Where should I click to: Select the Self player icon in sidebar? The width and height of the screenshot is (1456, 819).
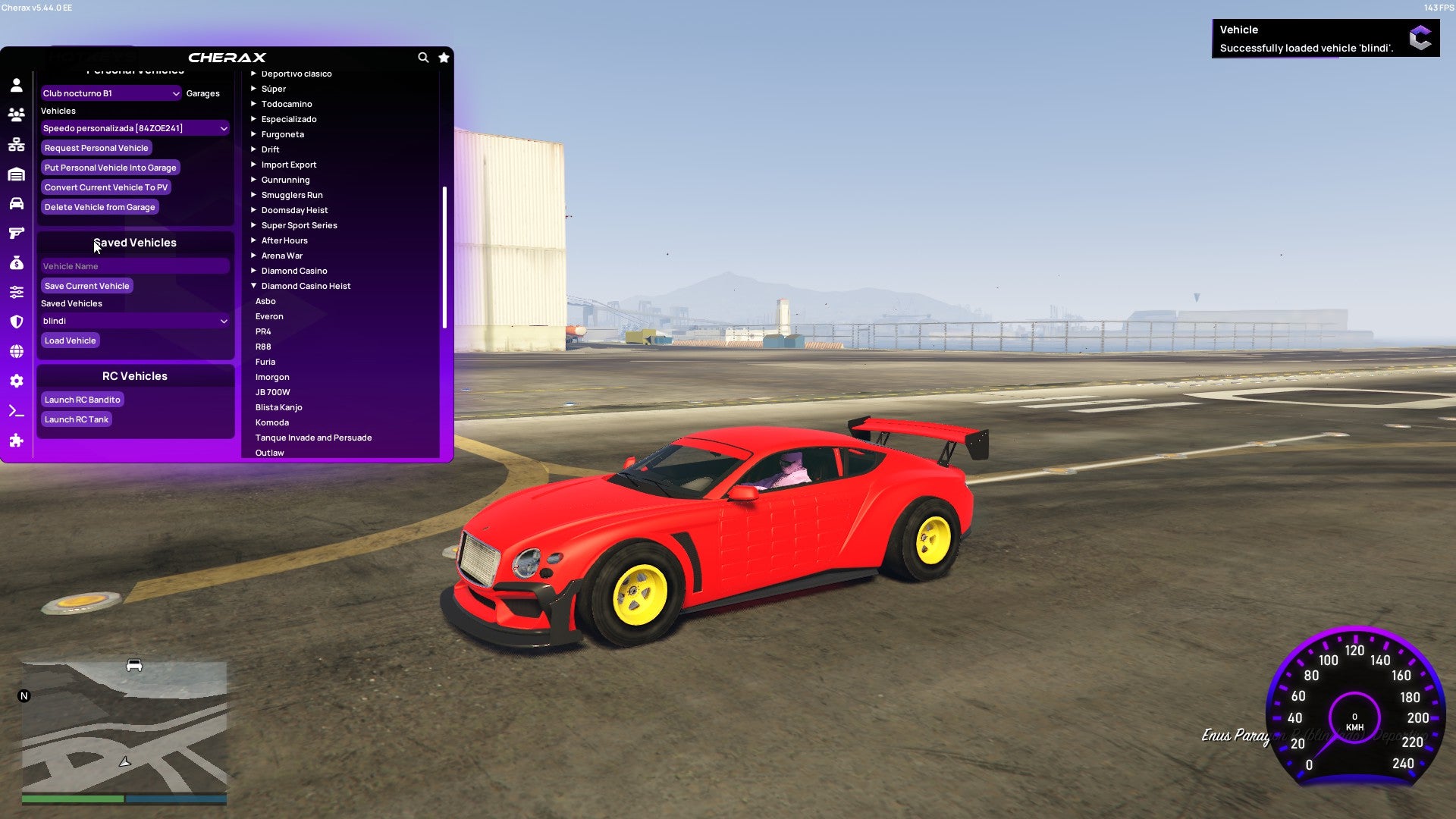tap(16, 86)
